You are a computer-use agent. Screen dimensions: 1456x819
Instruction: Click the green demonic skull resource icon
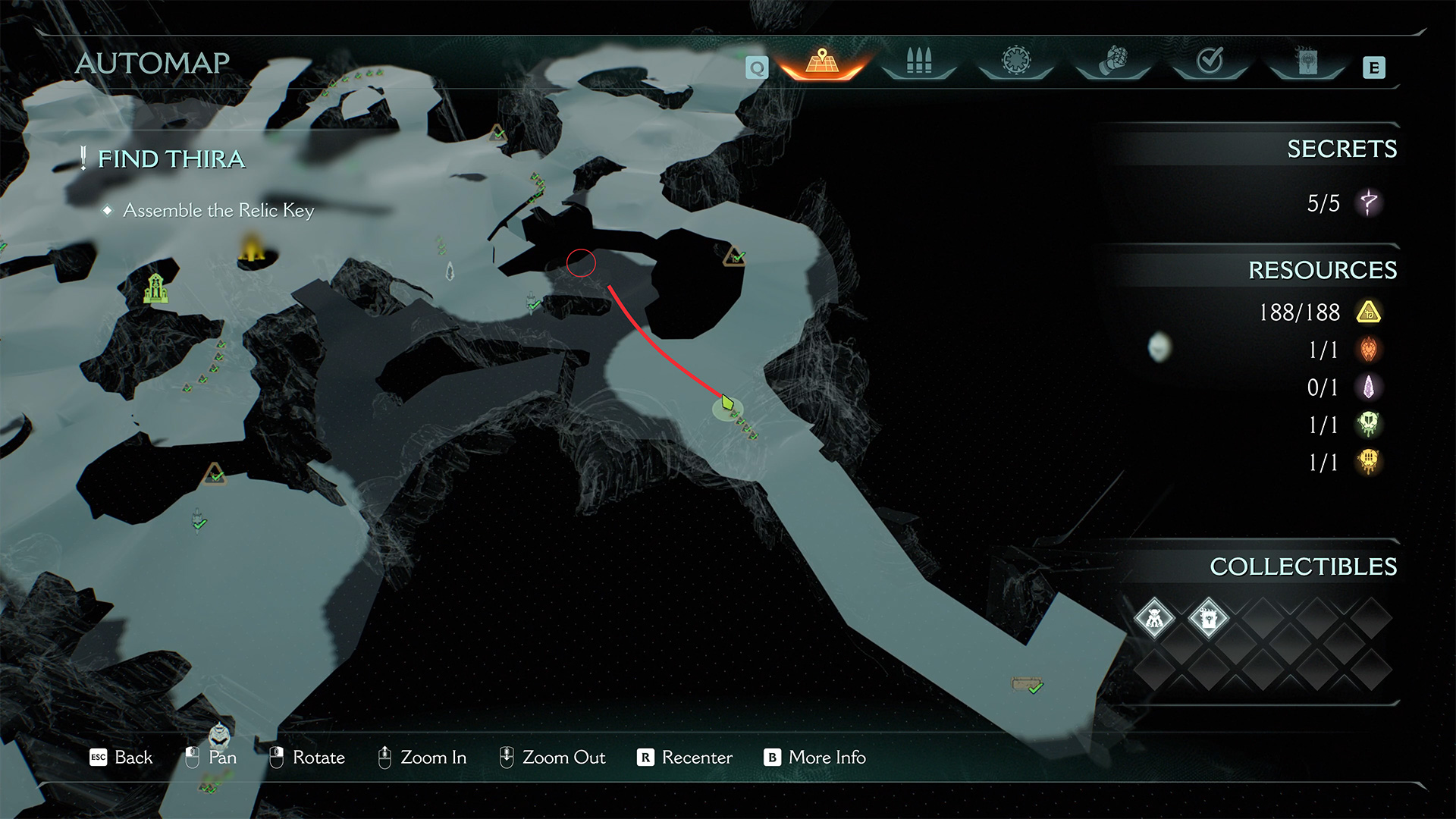tap(1369, 425)
